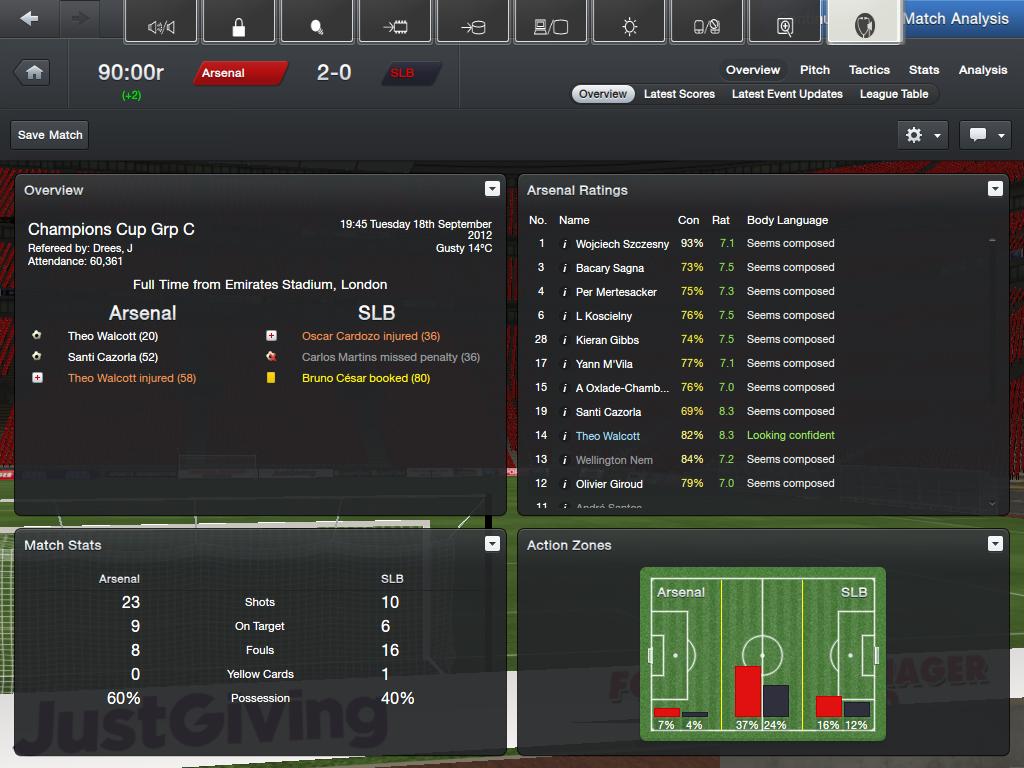Open the Tactics section
Image resolution: width=1024 pixels, height=768 pixels.
coord(869,70)
